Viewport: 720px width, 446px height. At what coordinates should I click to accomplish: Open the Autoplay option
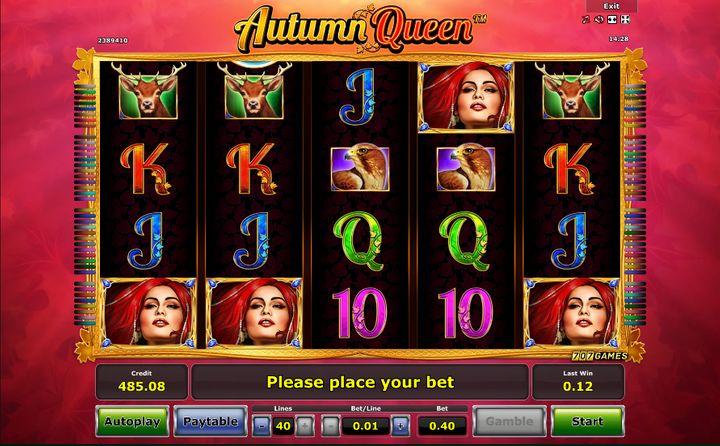(132, 421)
